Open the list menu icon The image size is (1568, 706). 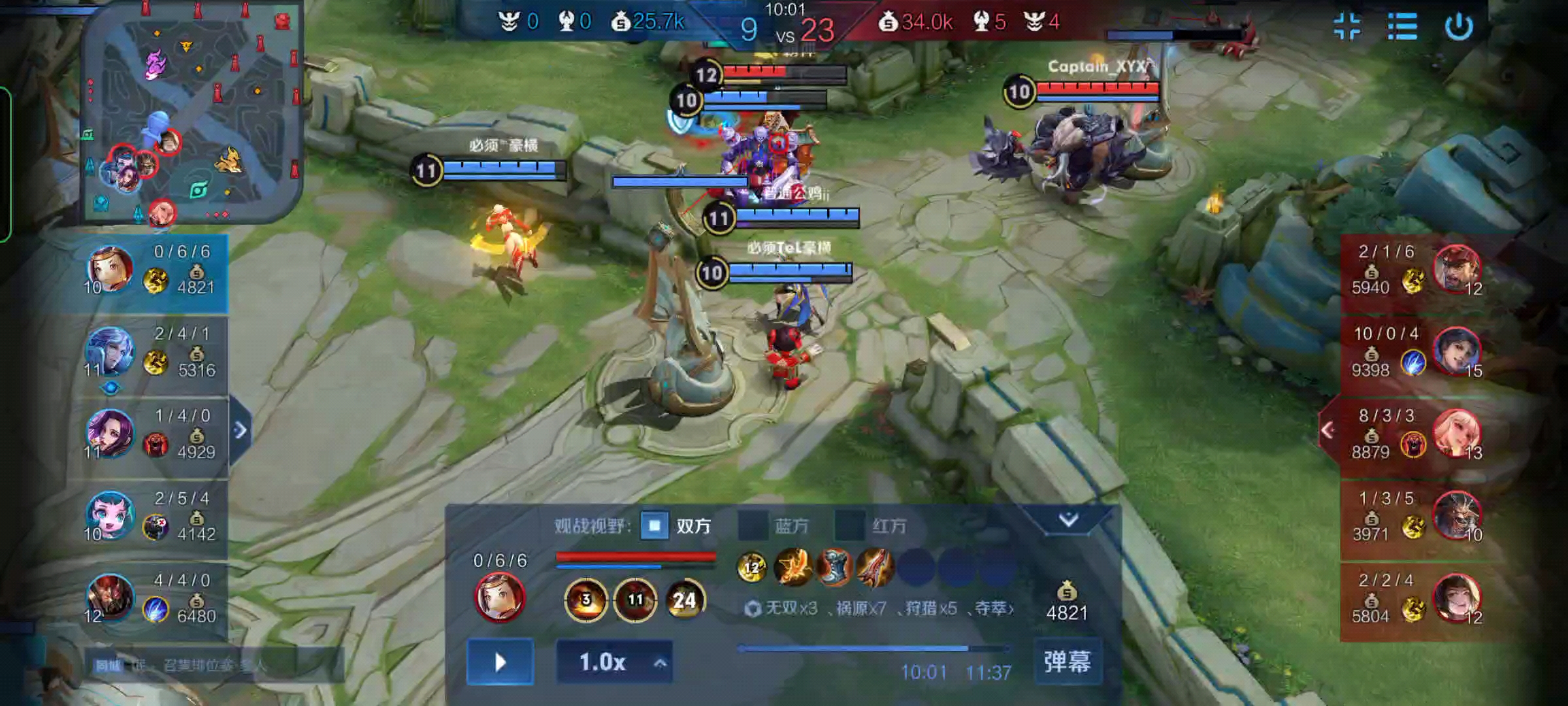[1402, 27]
